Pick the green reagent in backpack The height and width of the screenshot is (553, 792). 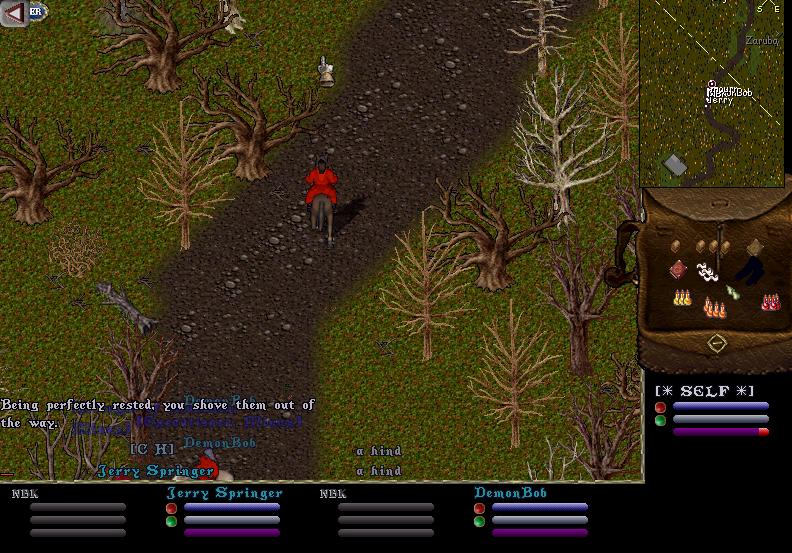click(733, 292)
